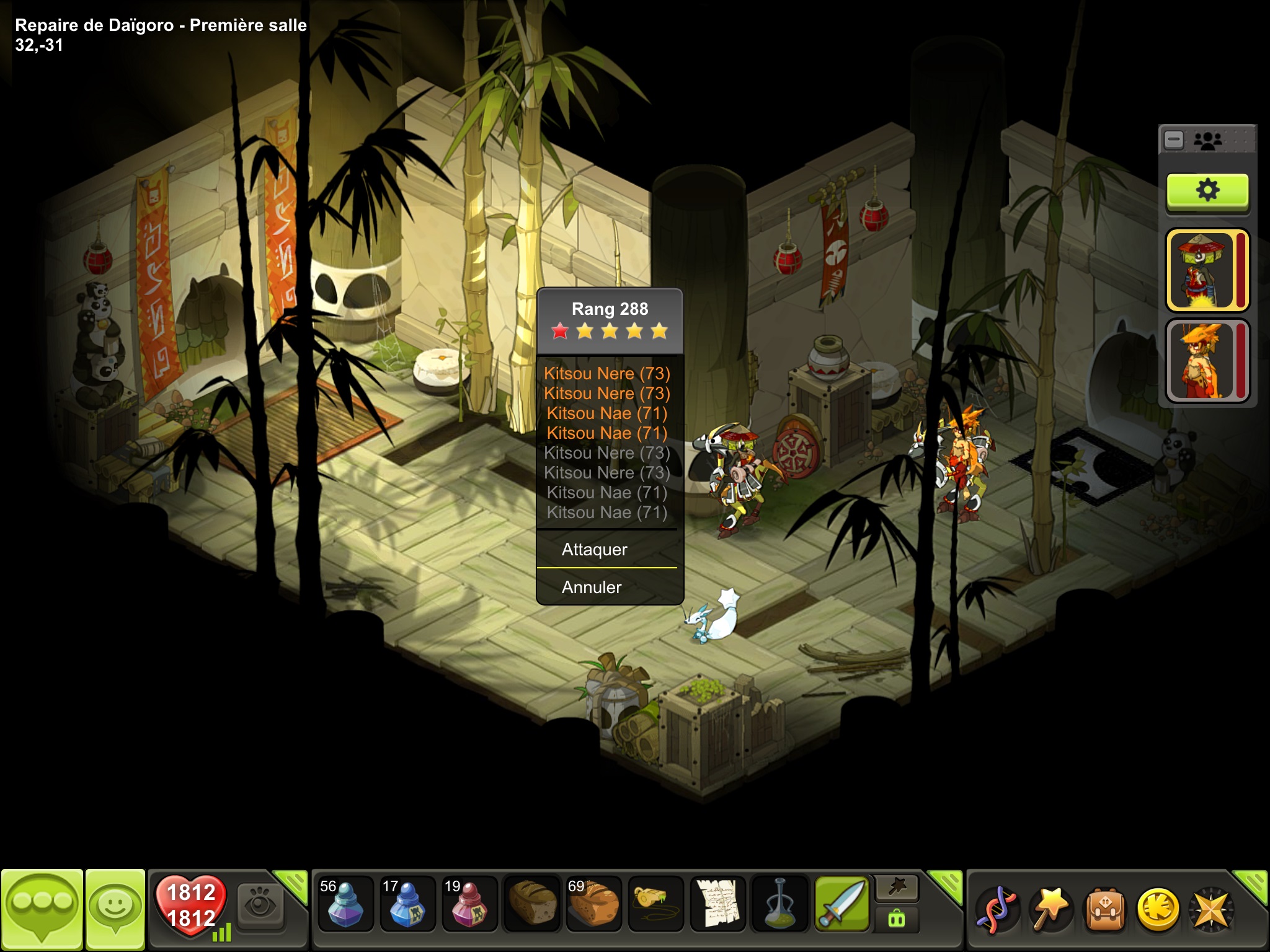Open the chat speech bubble button

tap(42, 909)
